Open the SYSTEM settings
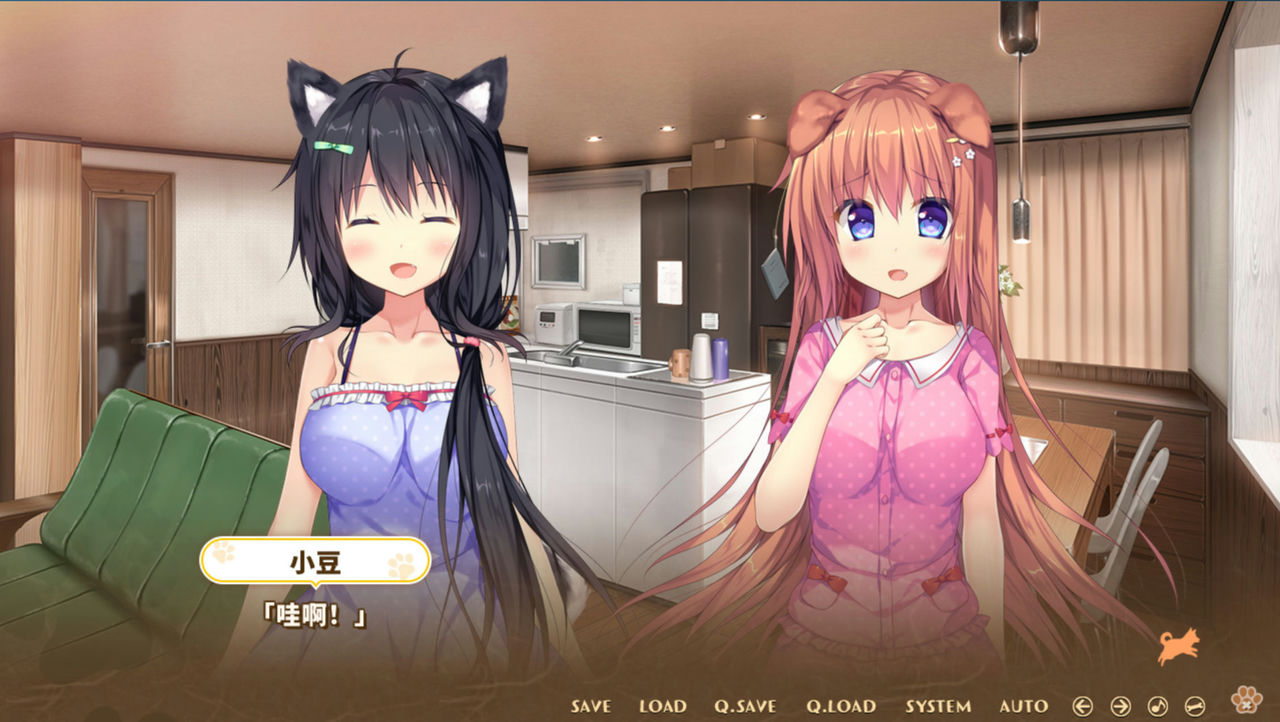 point(938,706)
